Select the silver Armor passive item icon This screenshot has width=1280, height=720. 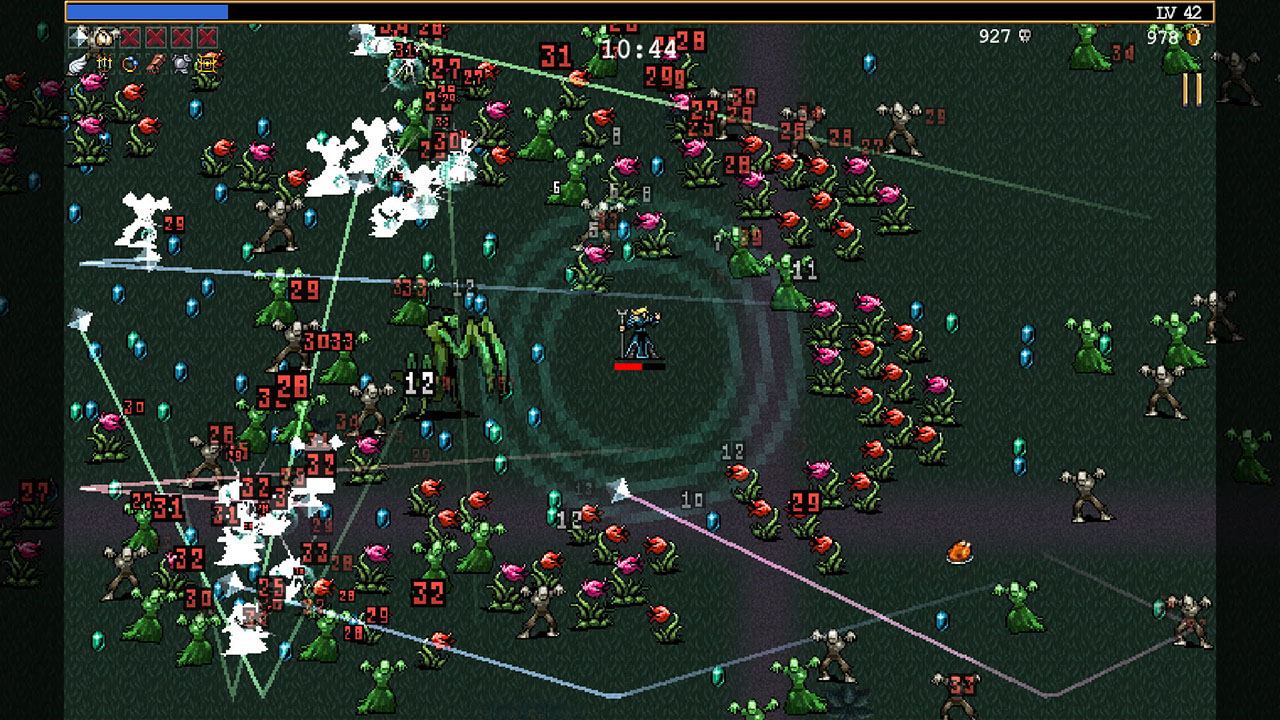pos(181,63)
